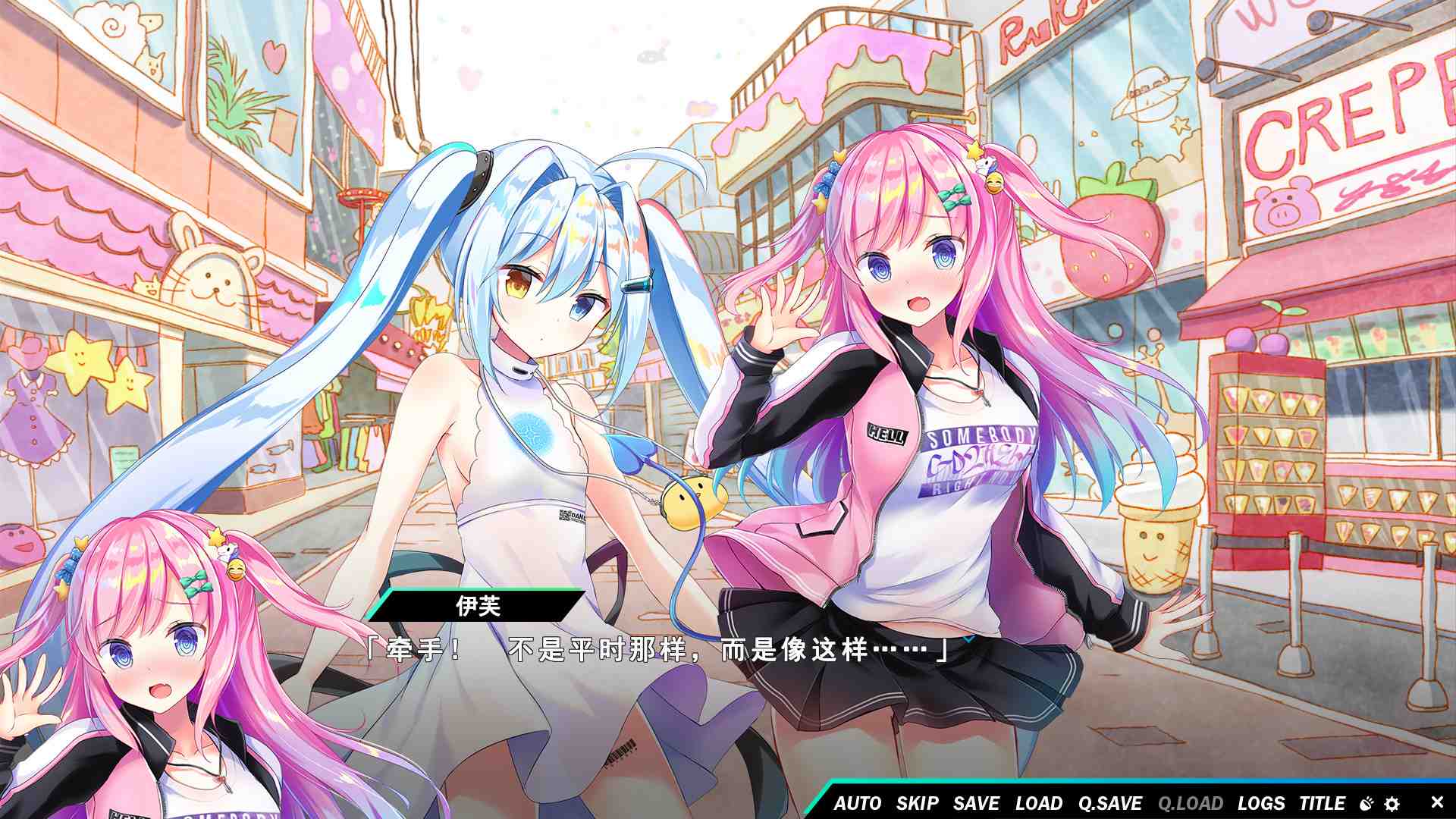Open the LOAD screen
Viewport: 1456px width, 819px height.
click(1038, 804)
